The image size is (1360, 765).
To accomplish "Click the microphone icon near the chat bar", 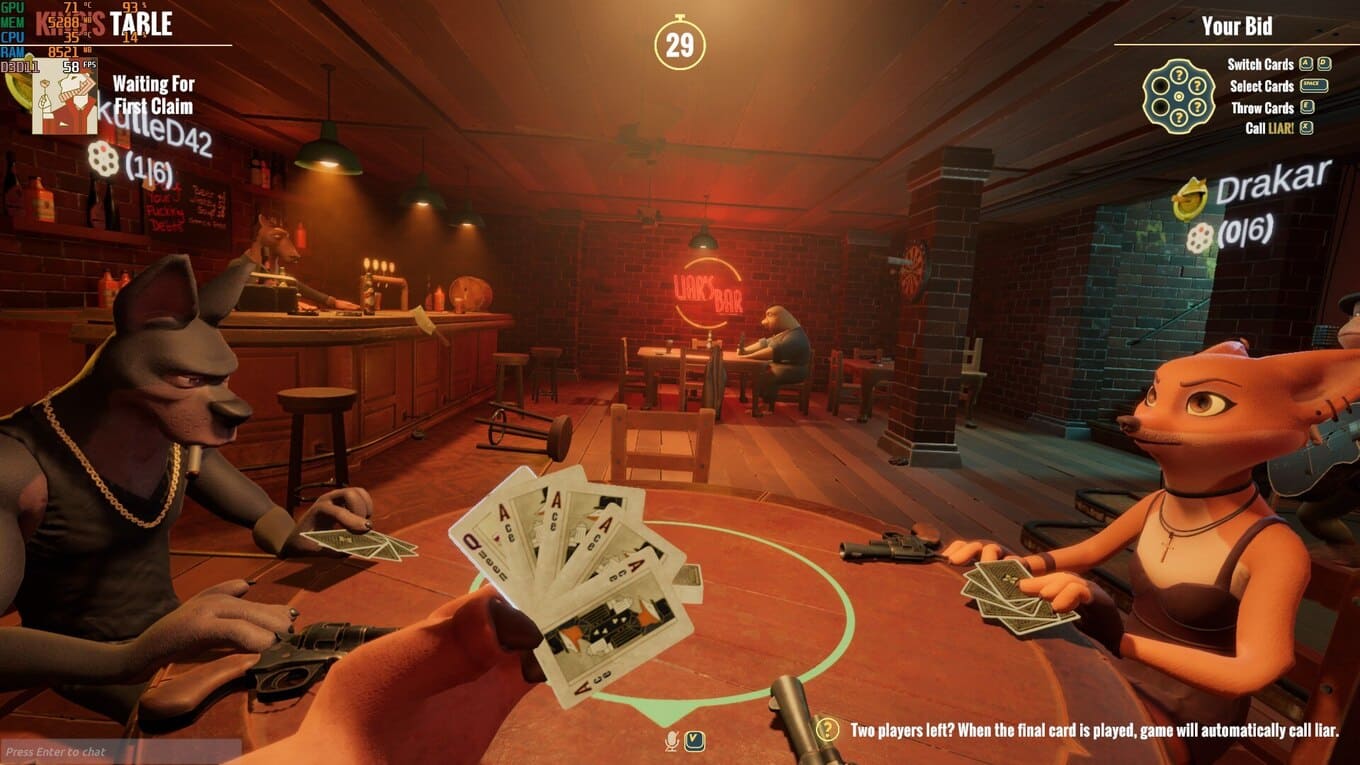I will [671, 741].
